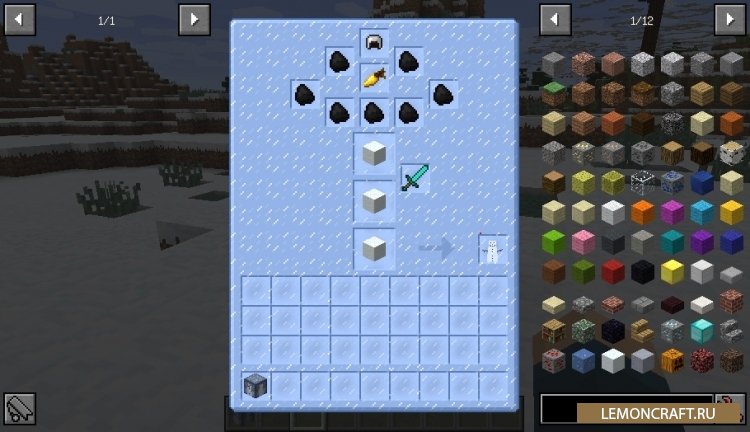The image size is (750, 432).
Task: Show the next item list page
Action: 729,19
